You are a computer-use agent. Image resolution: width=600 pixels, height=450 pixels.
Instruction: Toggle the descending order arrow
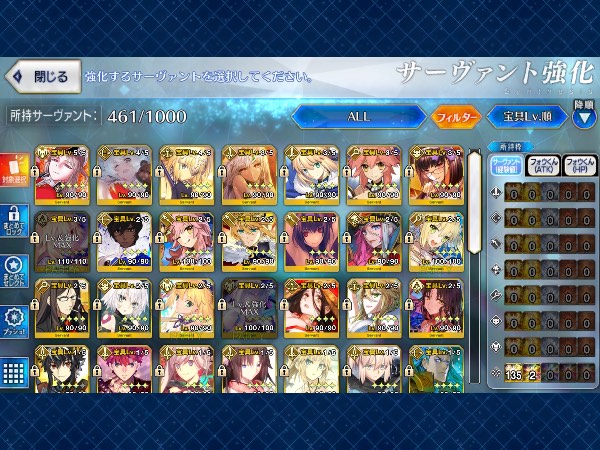pyautogui.click(x=584, y=112)
